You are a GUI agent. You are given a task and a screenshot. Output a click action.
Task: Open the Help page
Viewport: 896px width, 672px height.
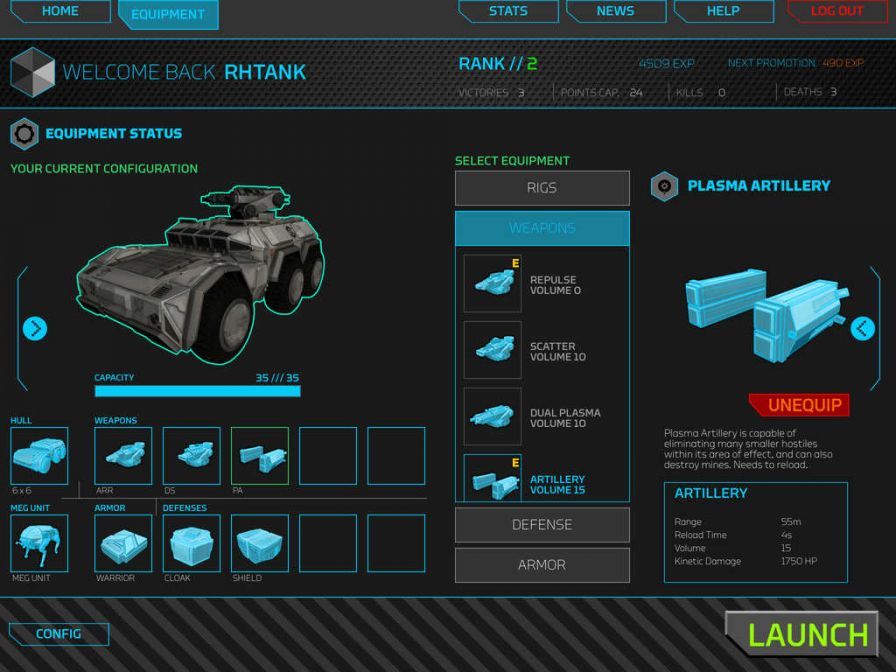pos(723,12)
